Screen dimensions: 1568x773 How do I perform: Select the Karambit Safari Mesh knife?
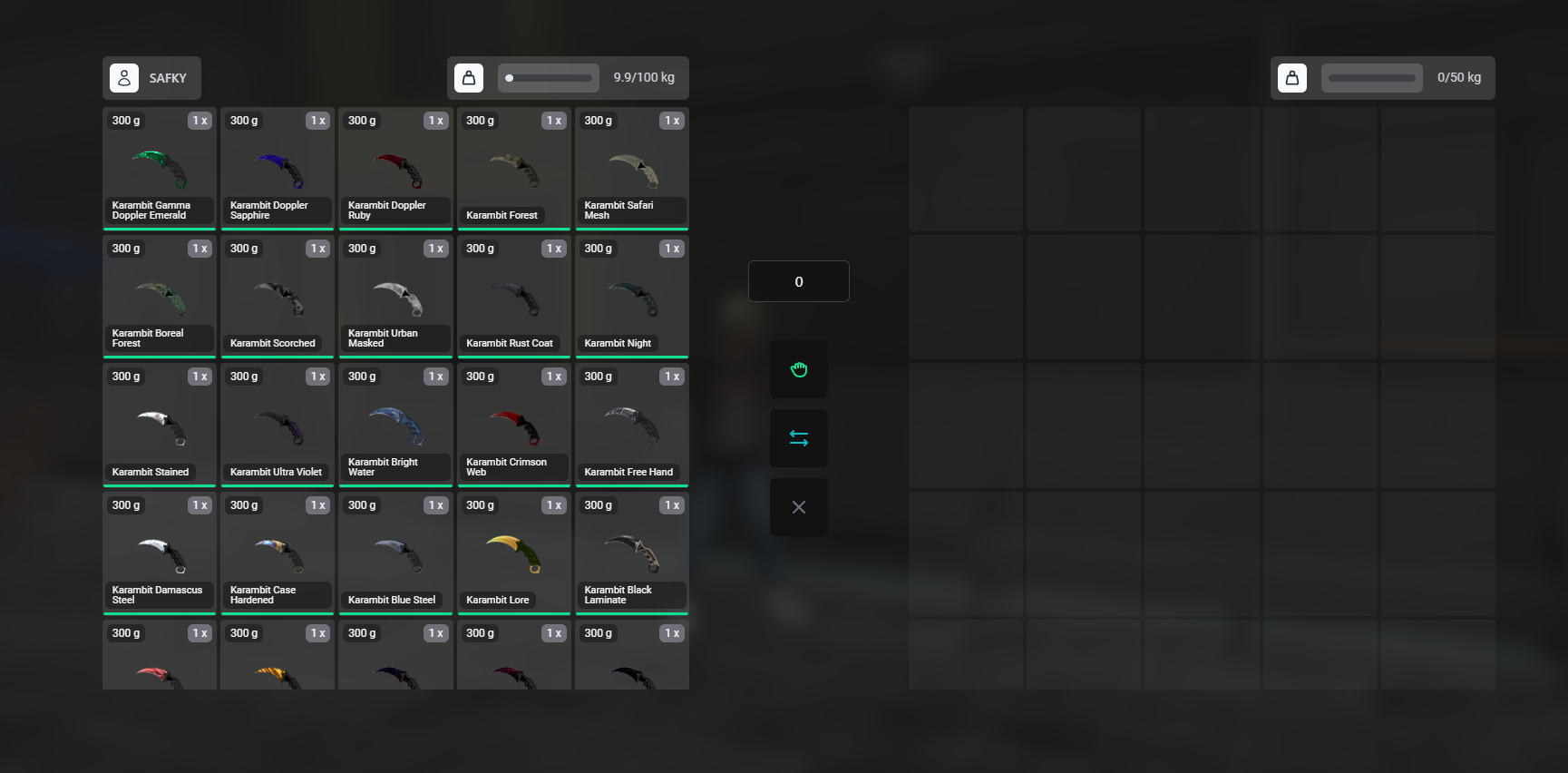point(631,168)
